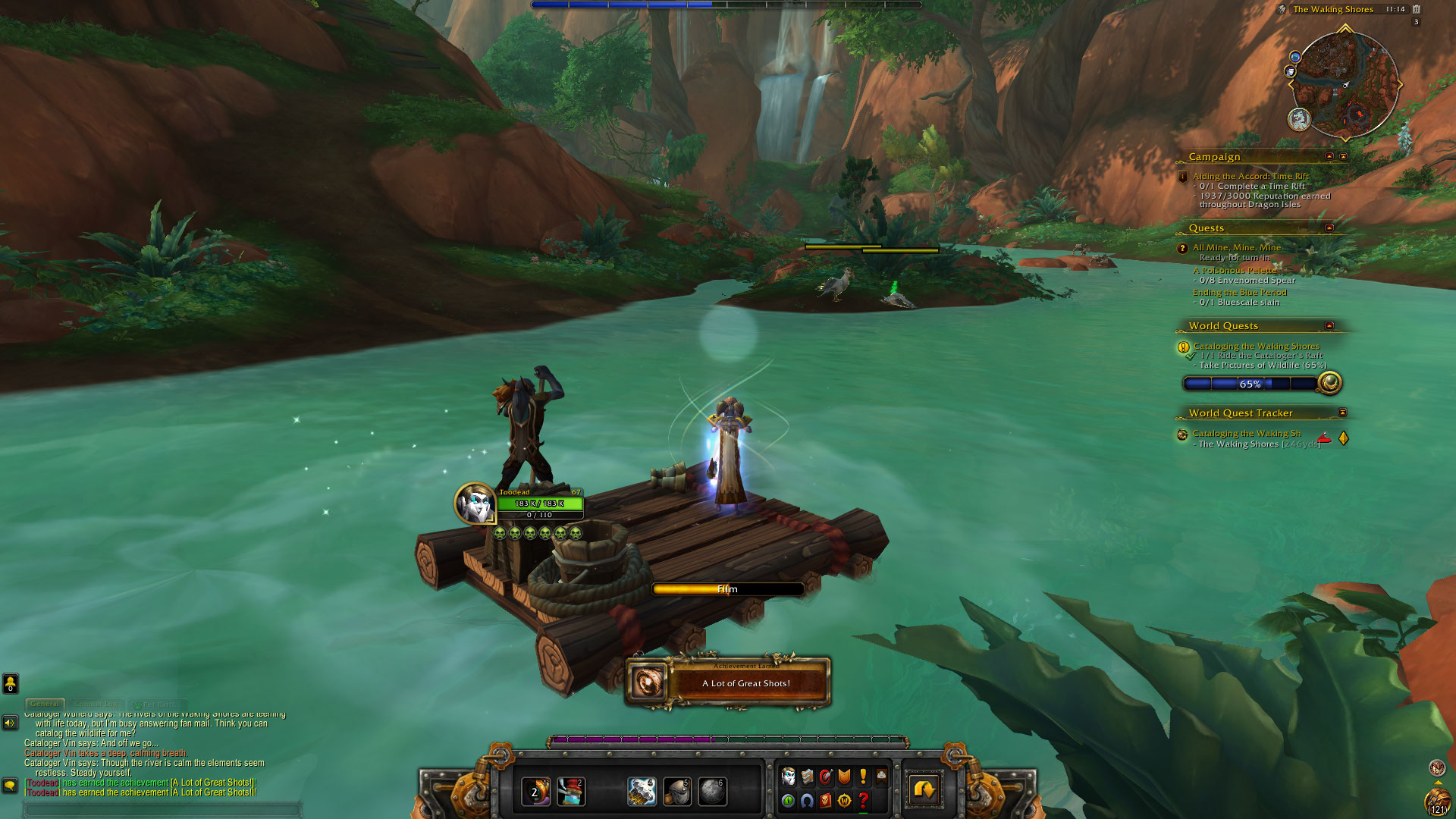
Task: Open the Cataloging the Waking Shores world quest
Action: 1256,346
